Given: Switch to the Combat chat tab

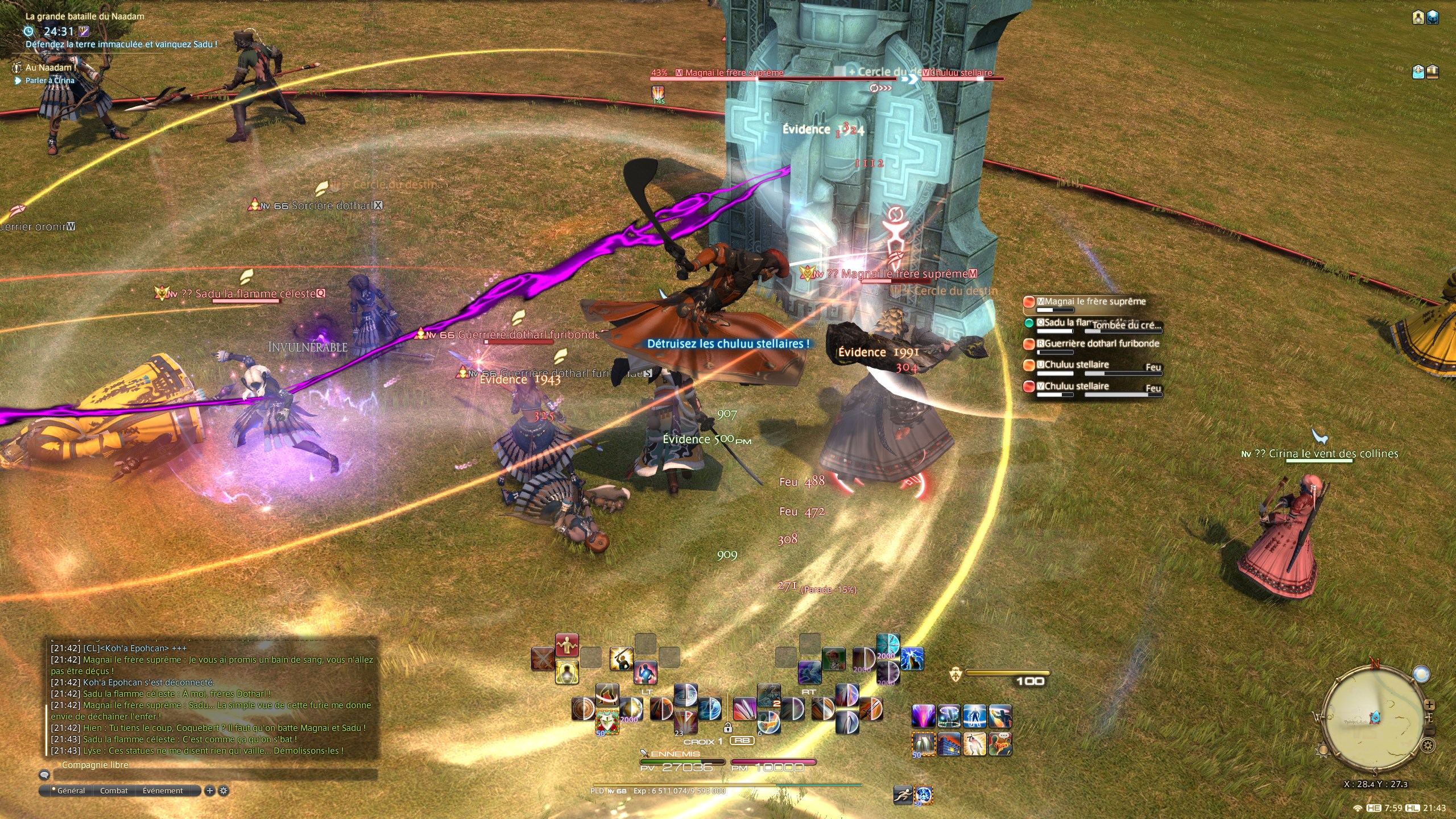Looking at the screenshot, I should 114,791.
